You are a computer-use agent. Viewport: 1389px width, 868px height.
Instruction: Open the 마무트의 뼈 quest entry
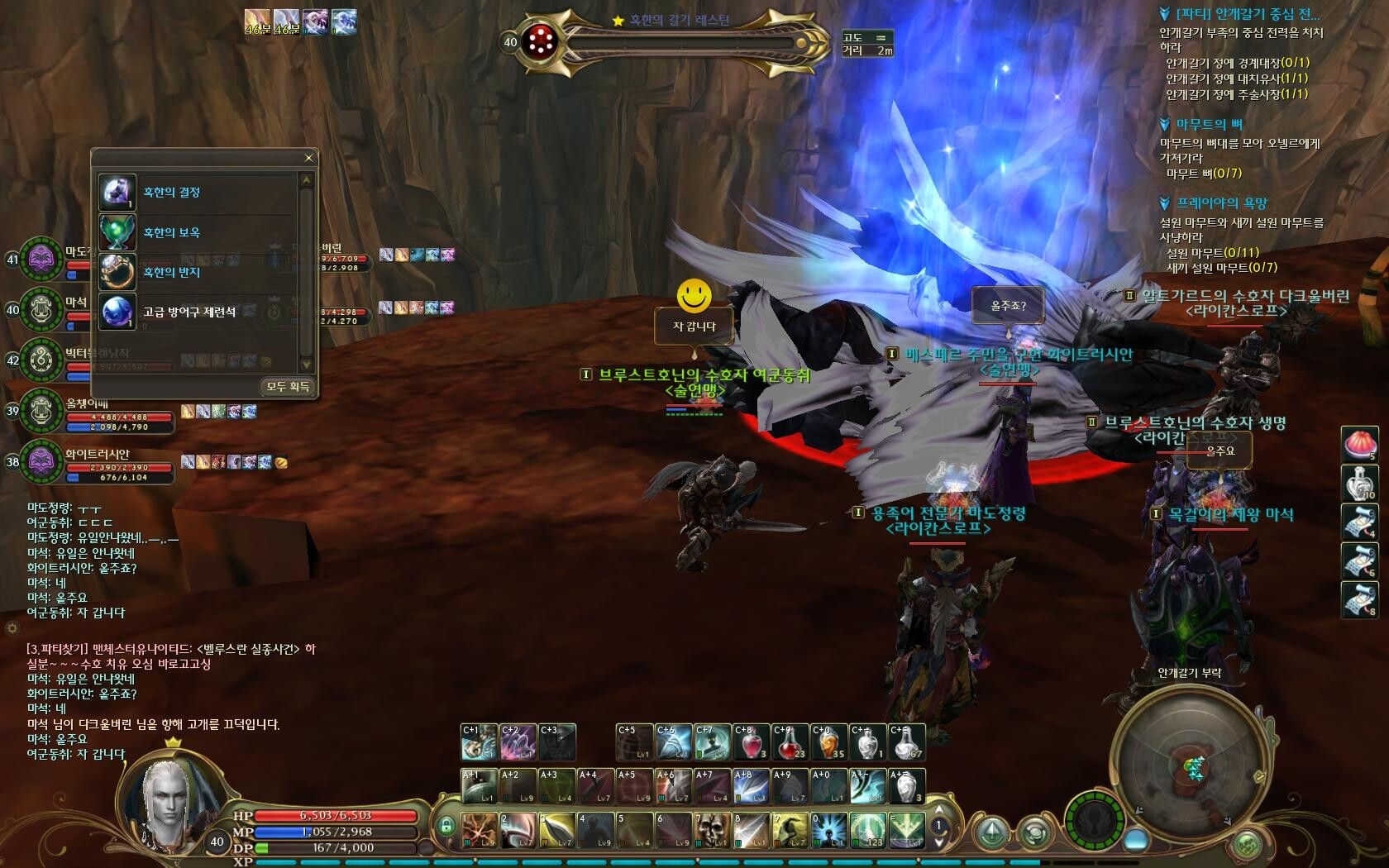point(1209,125)
